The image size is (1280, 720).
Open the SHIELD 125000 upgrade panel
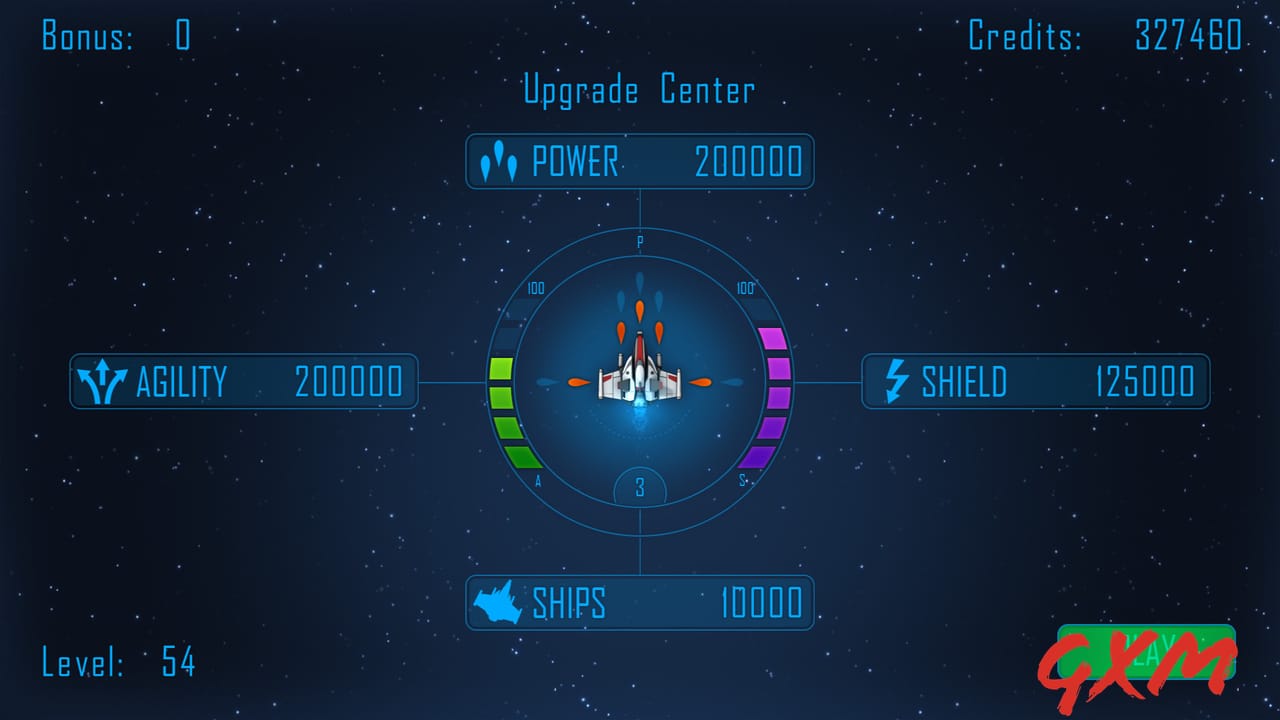click(1035, 381)
